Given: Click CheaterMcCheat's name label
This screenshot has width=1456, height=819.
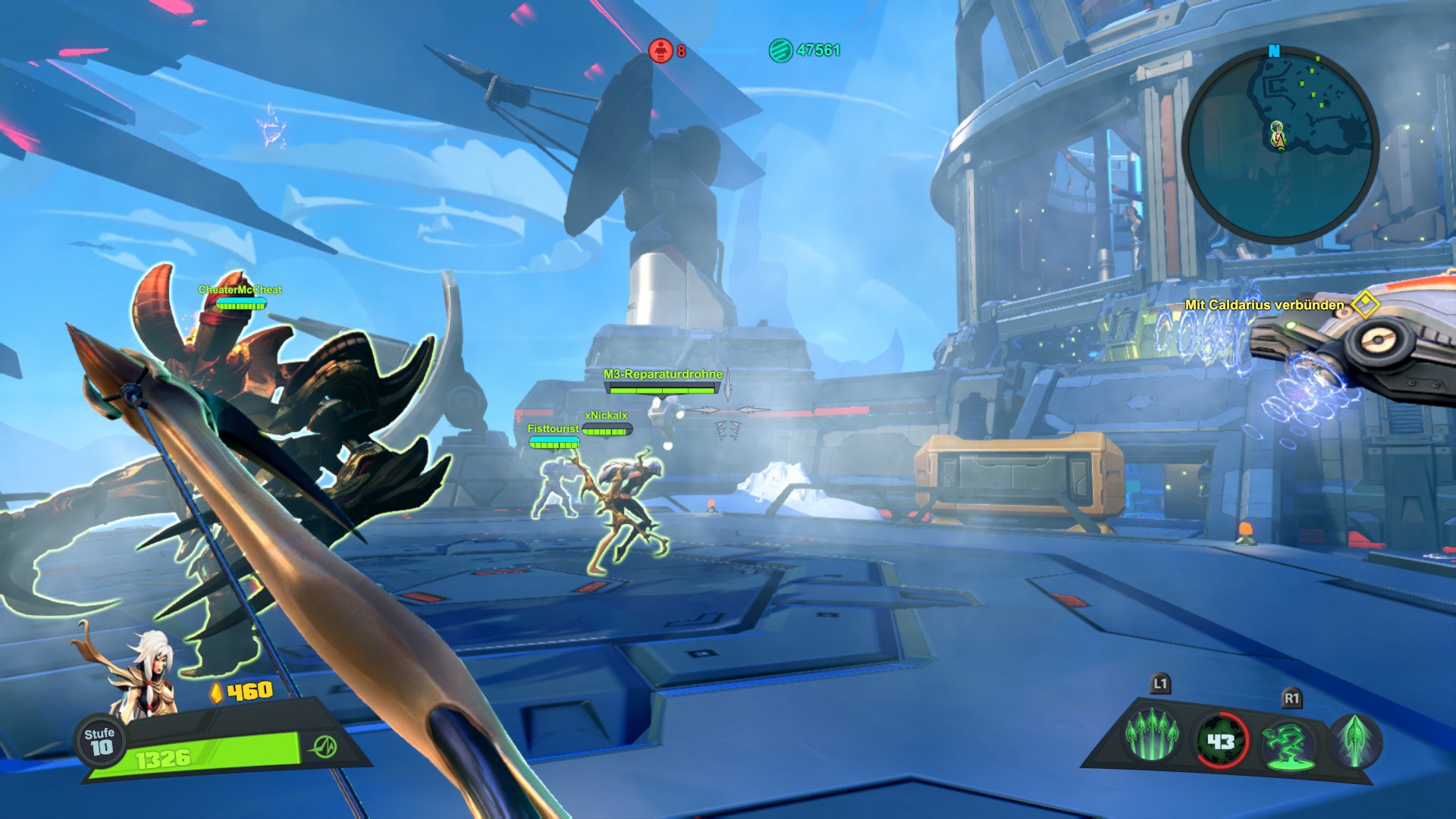Looking at the screenshot, I should point(240,289).
